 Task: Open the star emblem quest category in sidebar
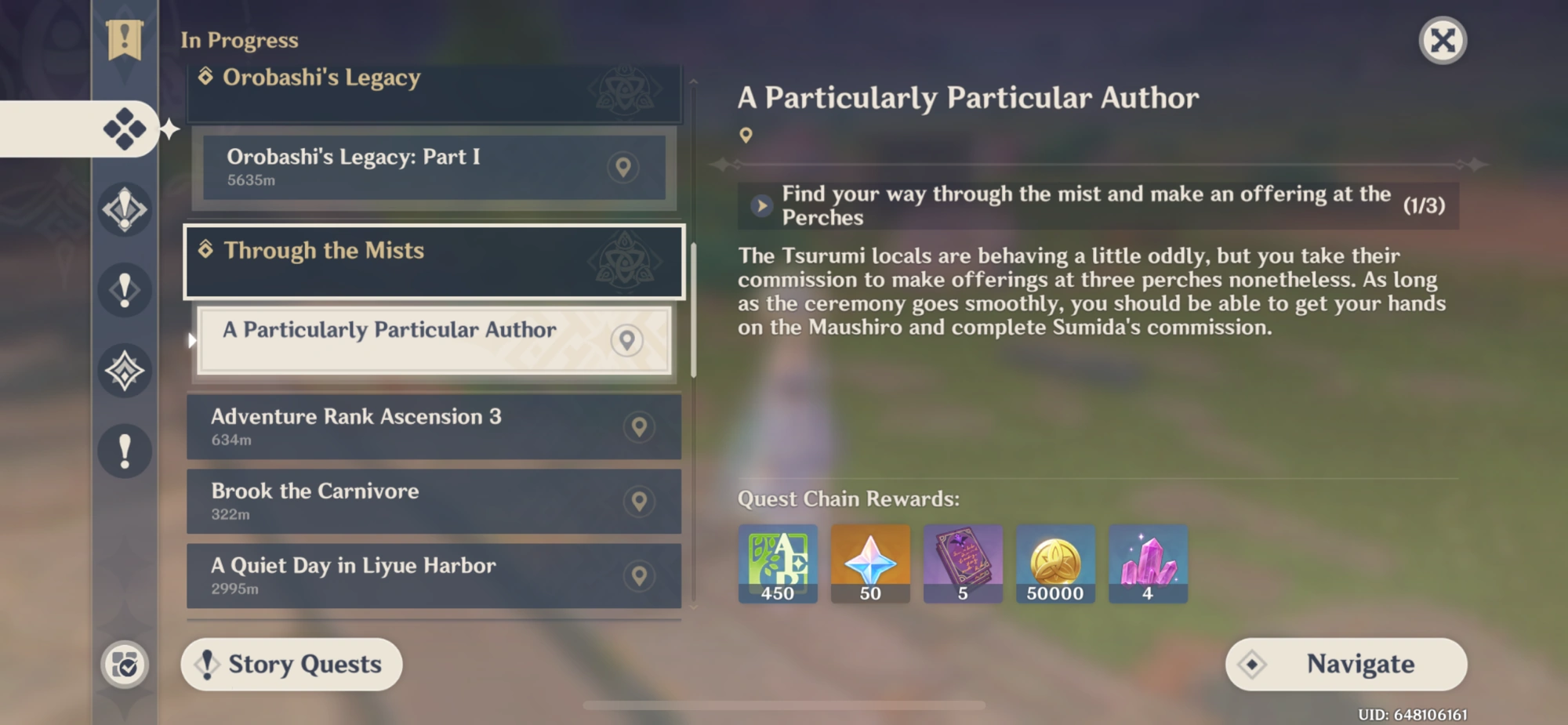point(125,370)
